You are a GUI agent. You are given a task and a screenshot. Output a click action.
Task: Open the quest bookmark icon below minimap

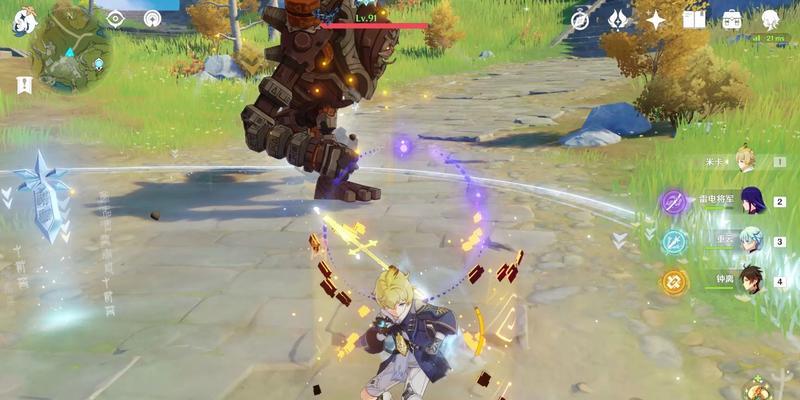coord(24,85)
